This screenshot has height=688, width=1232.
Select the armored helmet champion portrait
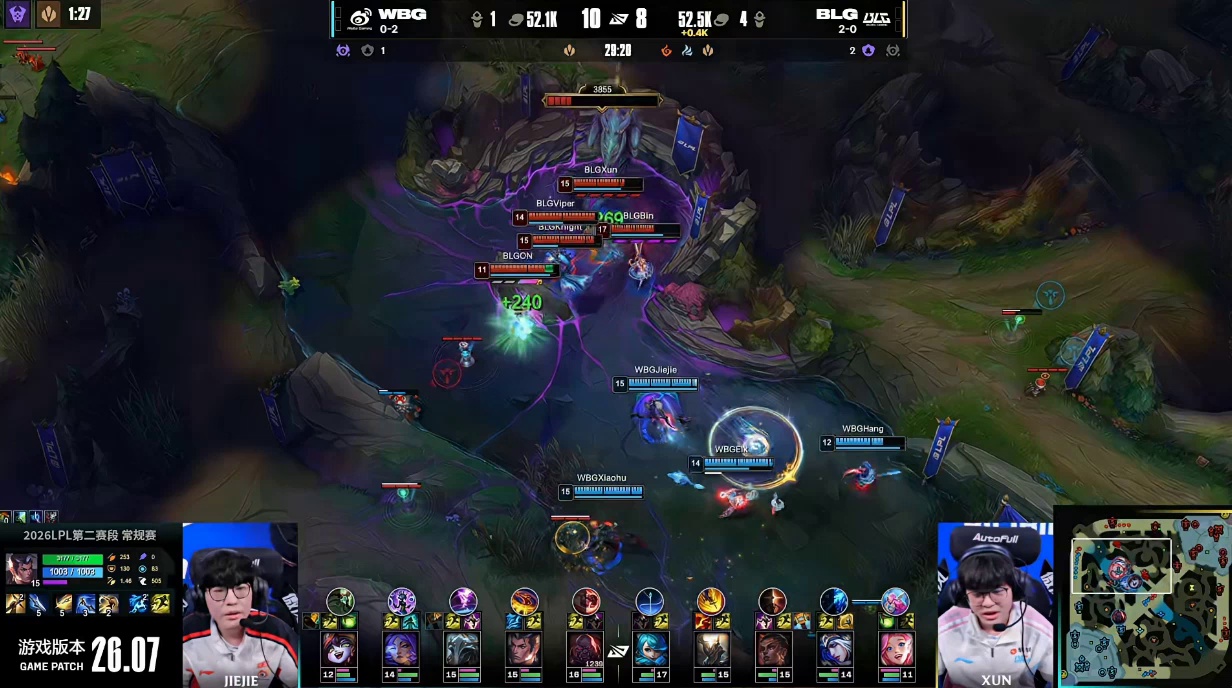tap(463, 648)
